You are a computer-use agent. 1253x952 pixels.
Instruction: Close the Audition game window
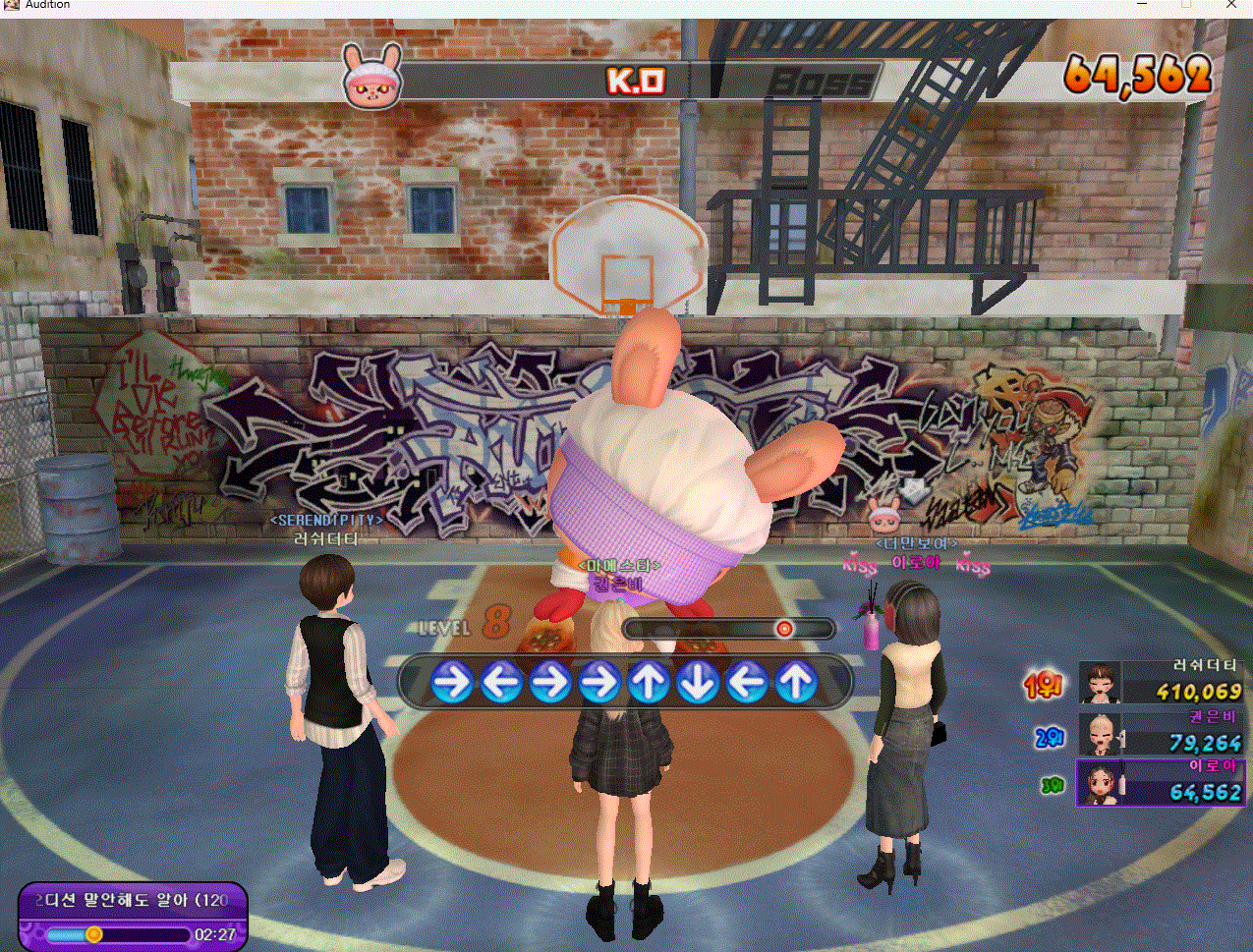coord(1231,5)
